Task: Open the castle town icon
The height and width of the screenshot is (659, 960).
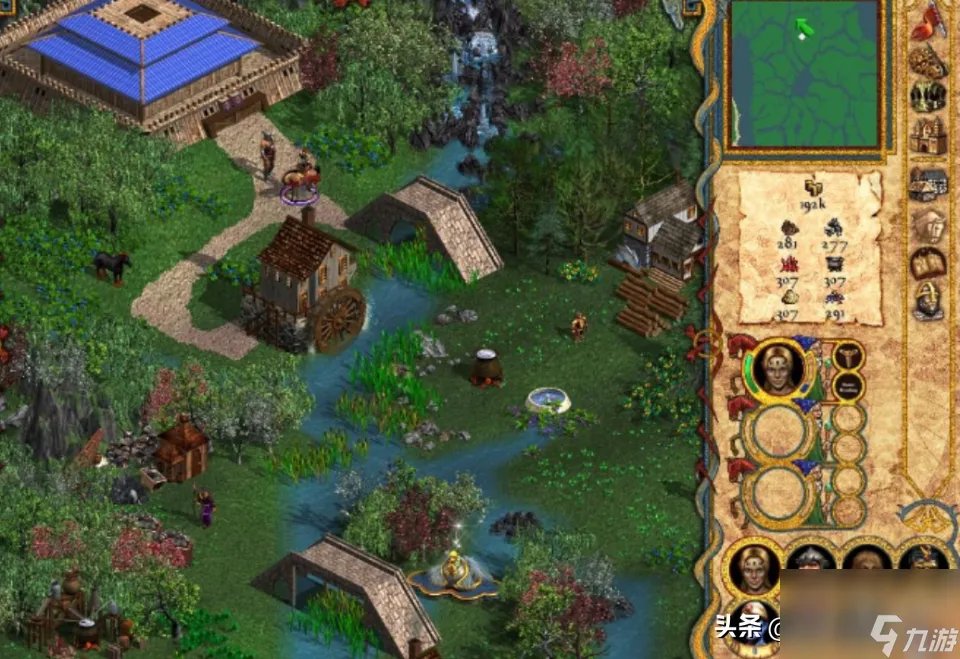Action: 928,136
